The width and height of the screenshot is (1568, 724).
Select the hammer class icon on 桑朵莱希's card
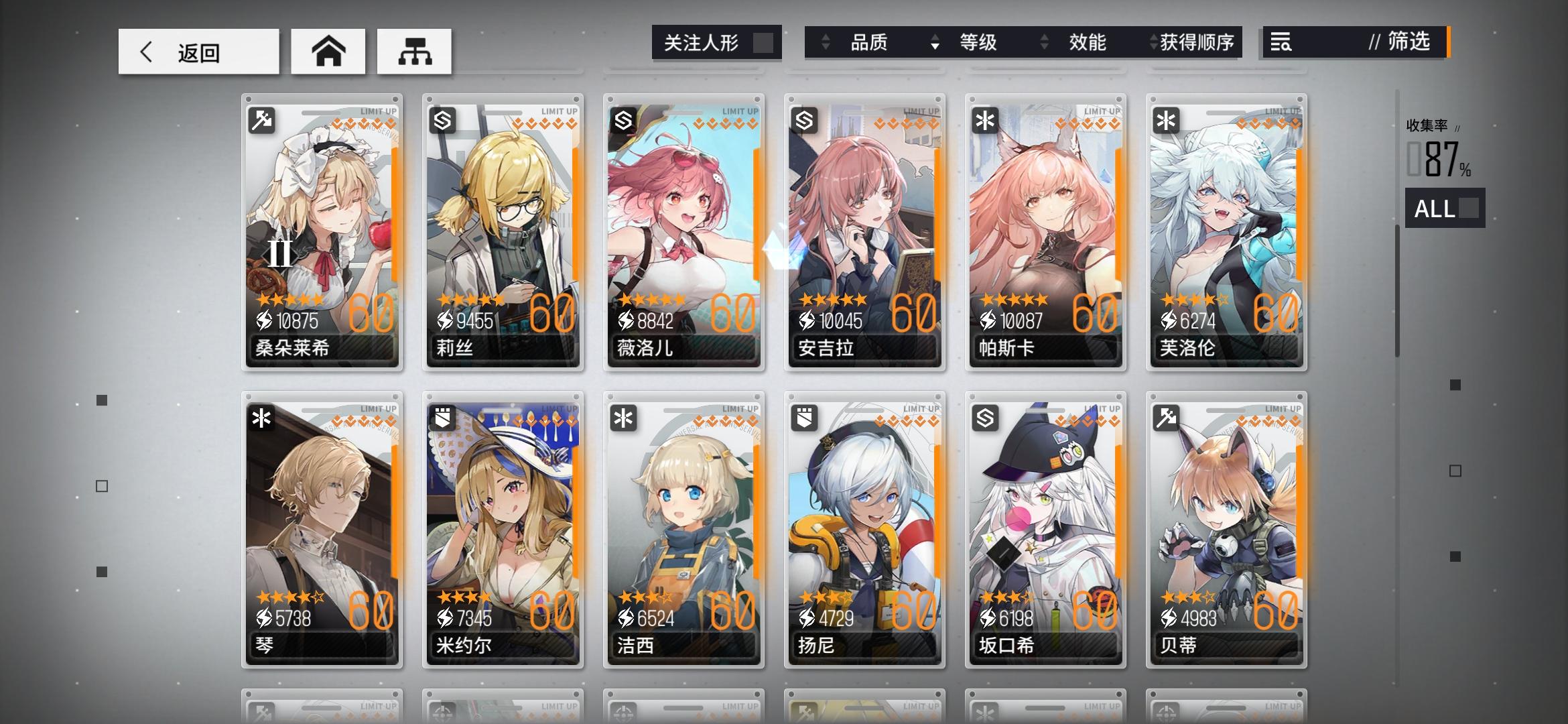(263, 121)
